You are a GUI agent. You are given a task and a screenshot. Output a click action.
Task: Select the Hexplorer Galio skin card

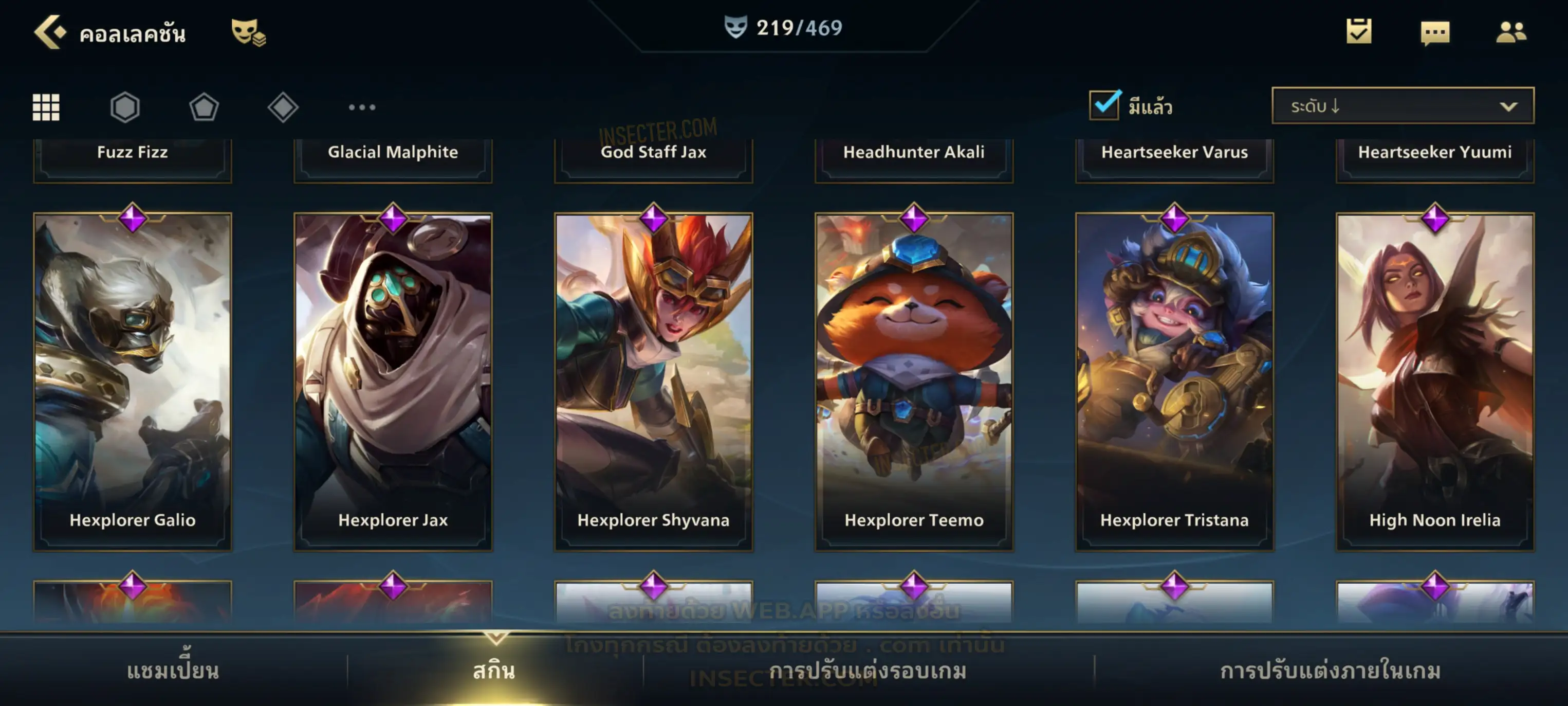[x=133, y=381]
